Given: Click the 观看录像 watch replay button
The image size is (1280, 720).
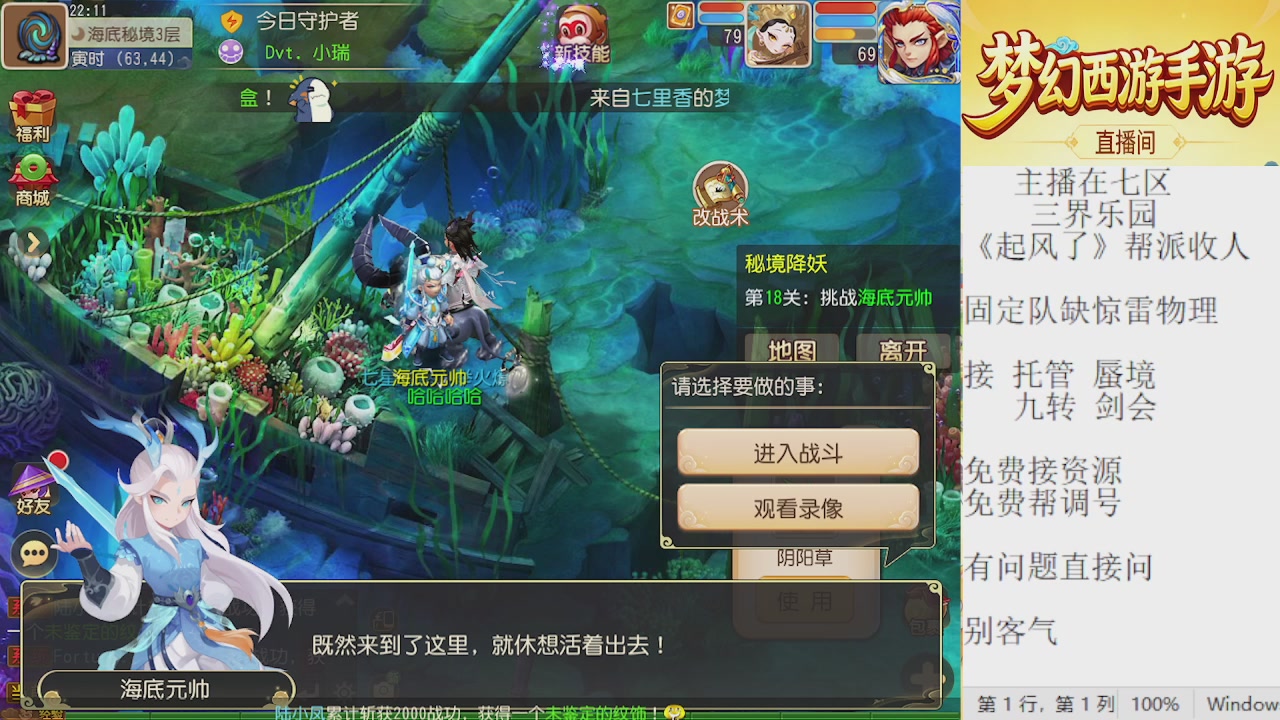Looking at the screenshot, I should point(797,508).
